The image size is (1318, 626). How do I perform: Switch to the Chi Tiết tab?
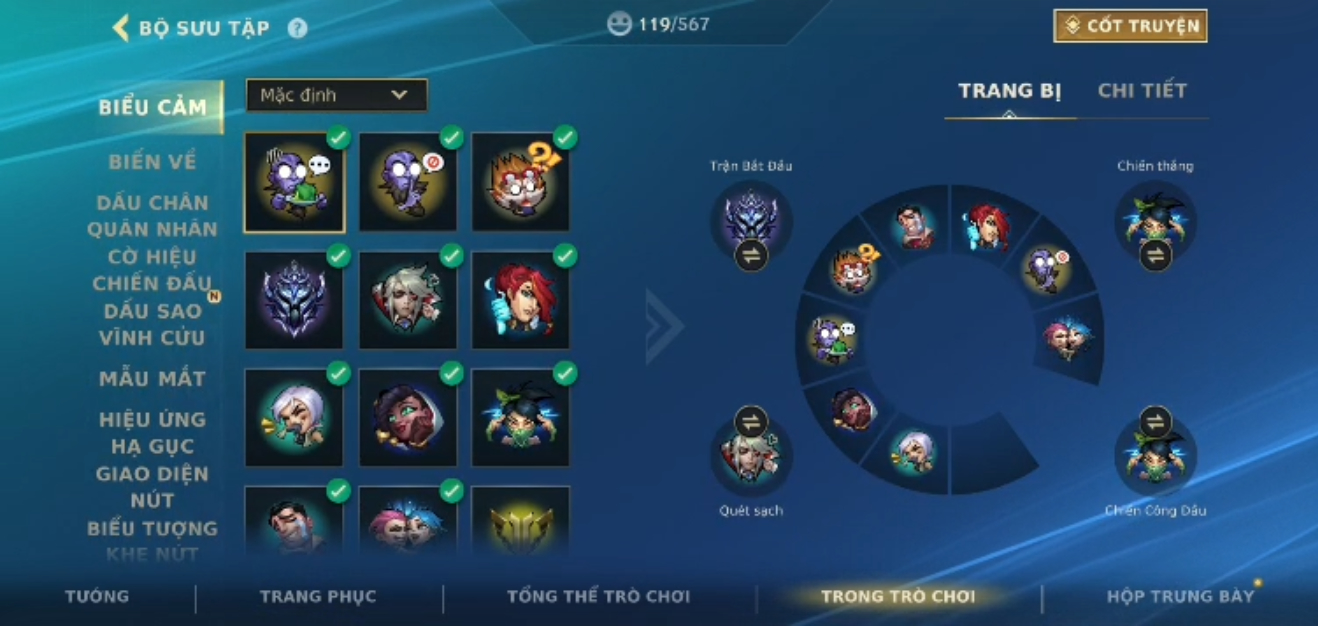(x=1142, y=91)
